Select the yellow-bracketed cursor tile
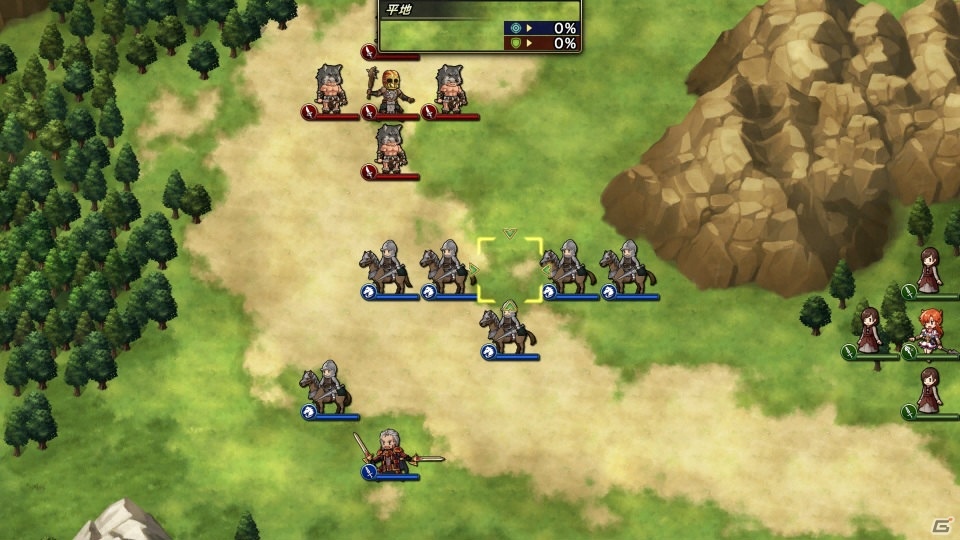960x540 pixels. (510, 269)
